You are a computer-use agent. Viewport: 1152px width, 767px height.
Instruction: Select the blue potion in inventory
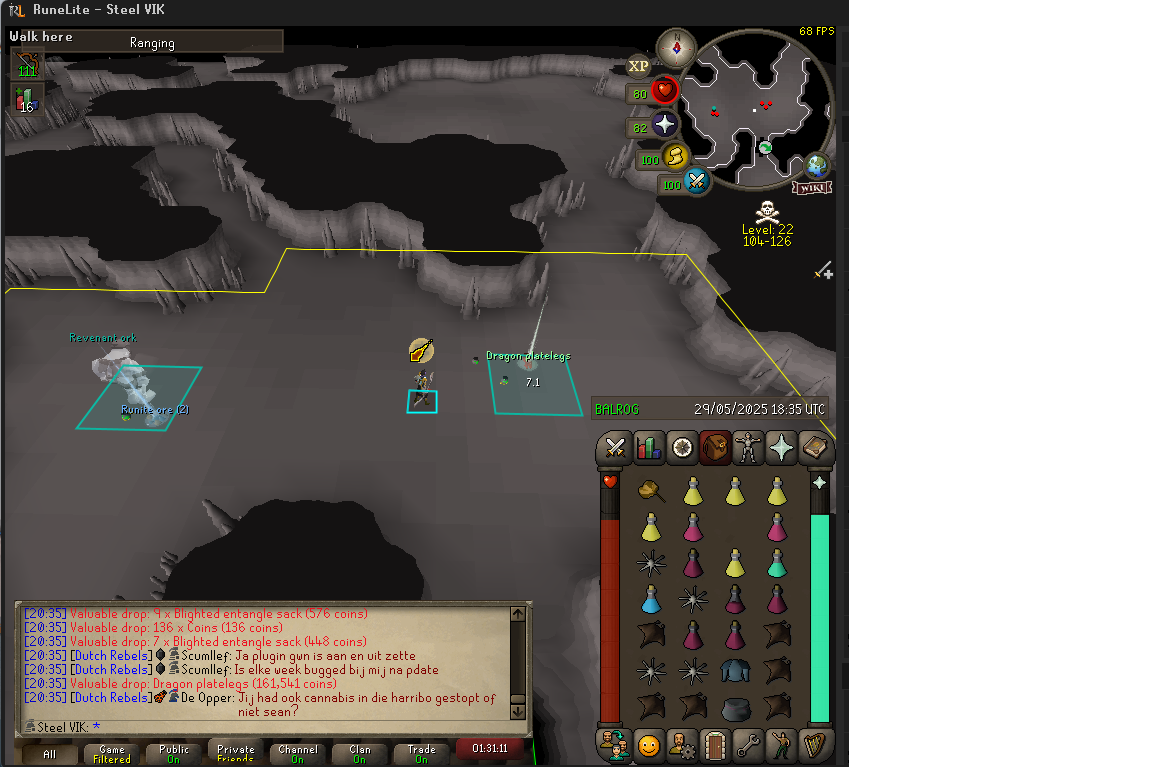tap(651, 600)
